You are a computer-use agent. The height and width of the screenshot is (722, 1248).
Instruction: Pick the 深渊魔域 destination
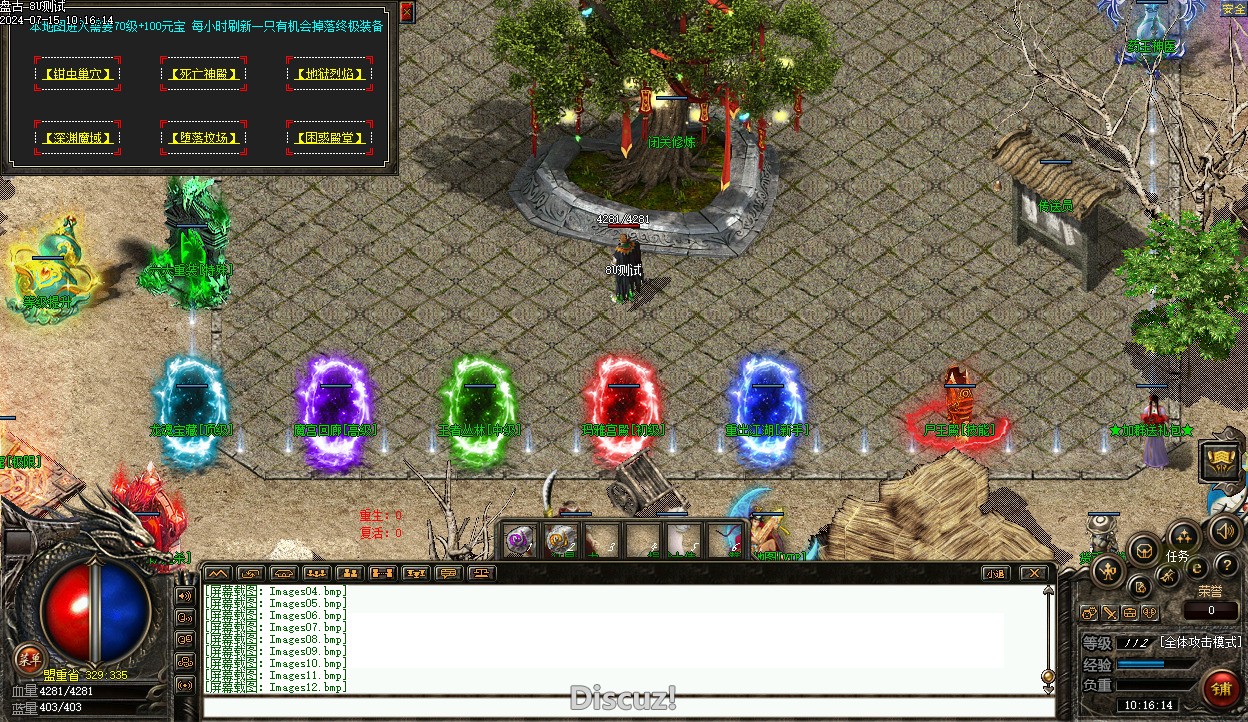(x=77, y=138)
